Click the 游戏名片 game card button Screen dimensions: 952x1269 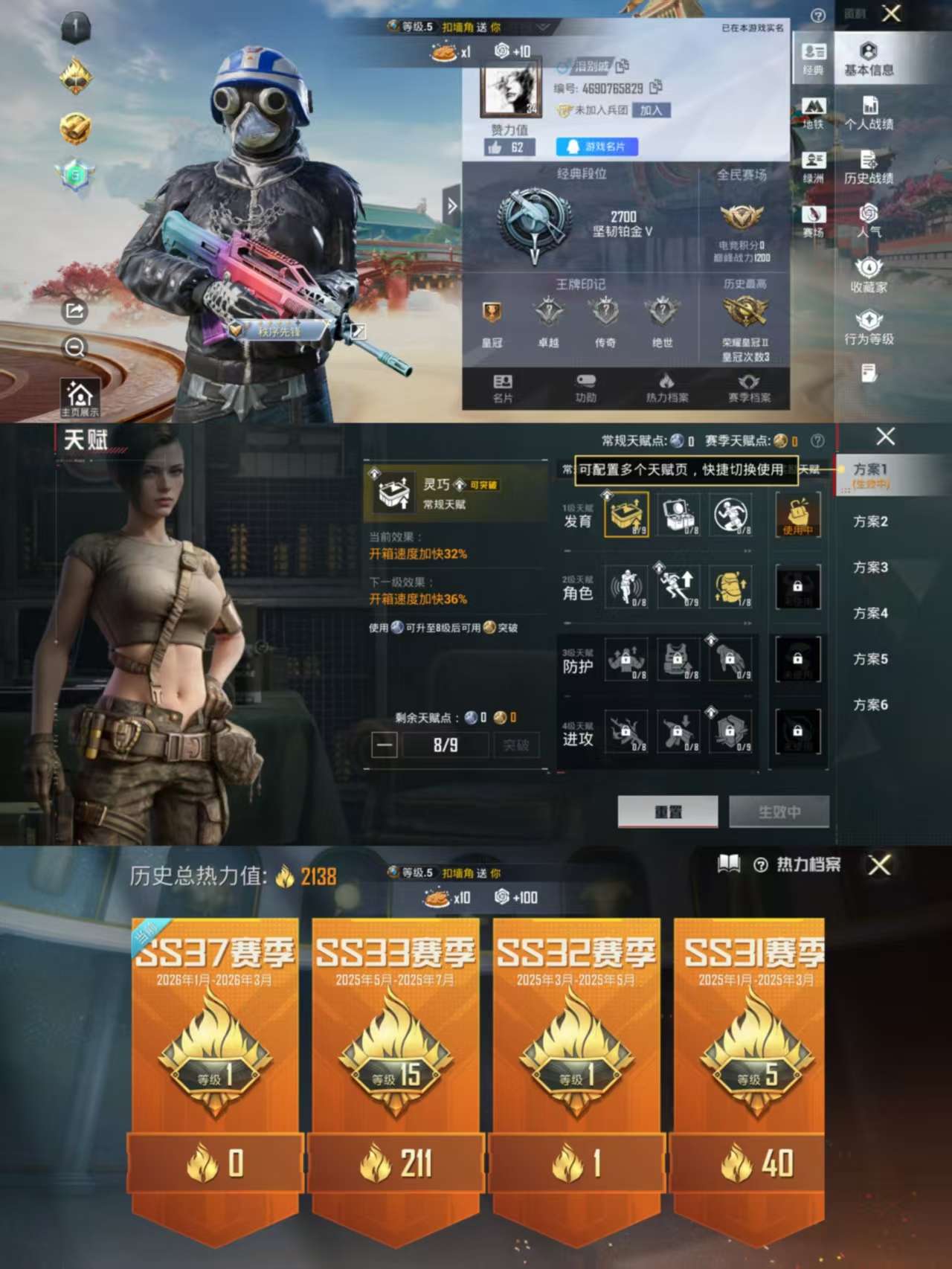[596, 147]
